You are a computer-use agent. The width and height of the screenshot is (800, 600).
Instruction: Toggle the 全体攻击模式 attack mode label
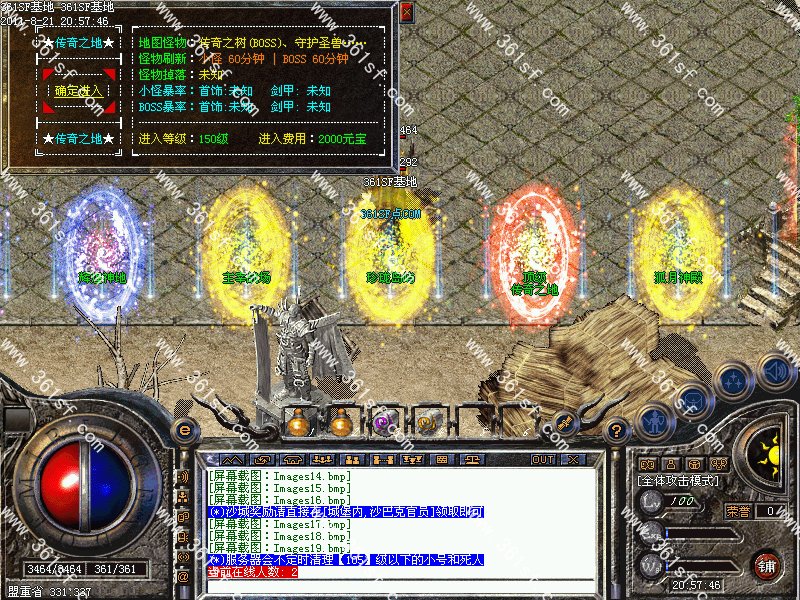687,481
